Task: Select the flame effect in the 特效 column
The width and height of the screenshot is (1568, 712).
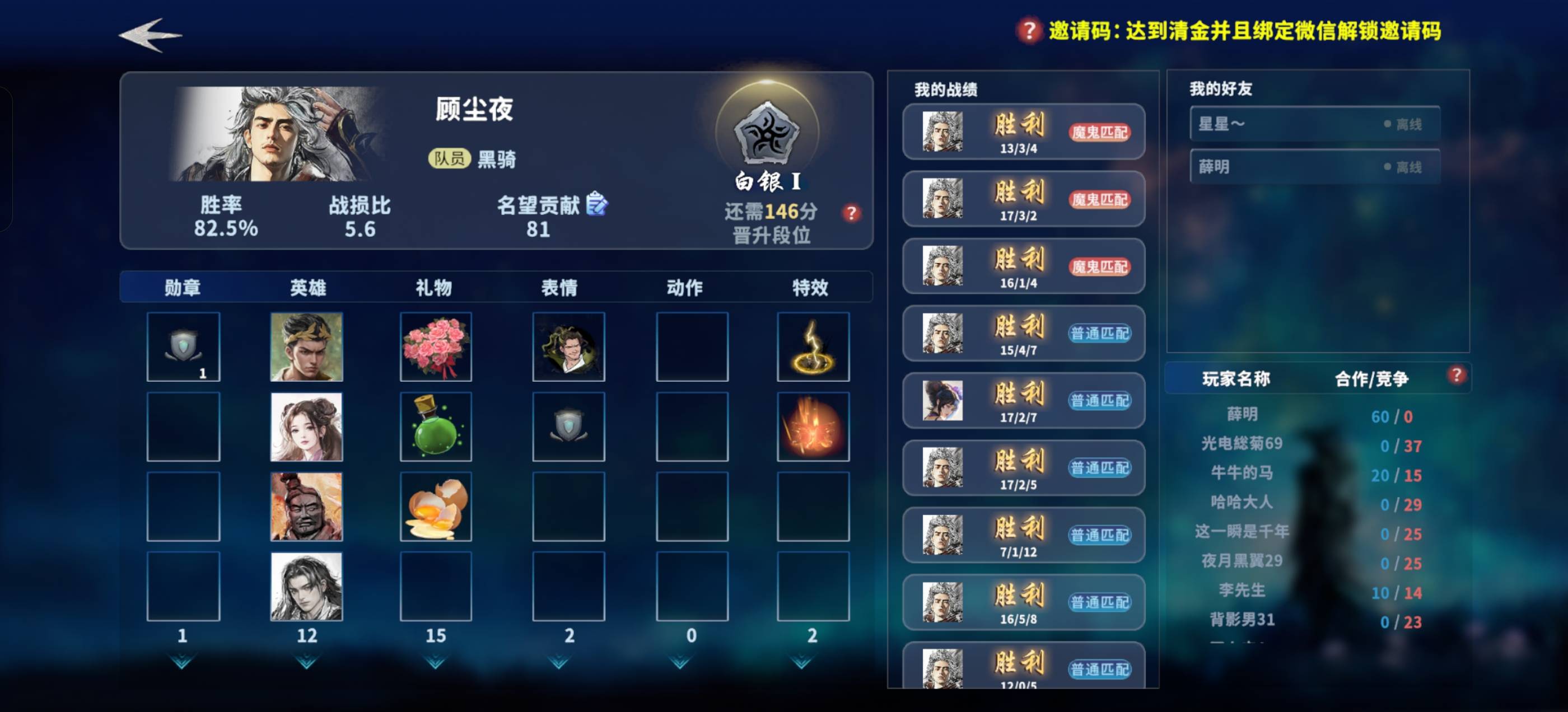Action: (x=814, y=426)
